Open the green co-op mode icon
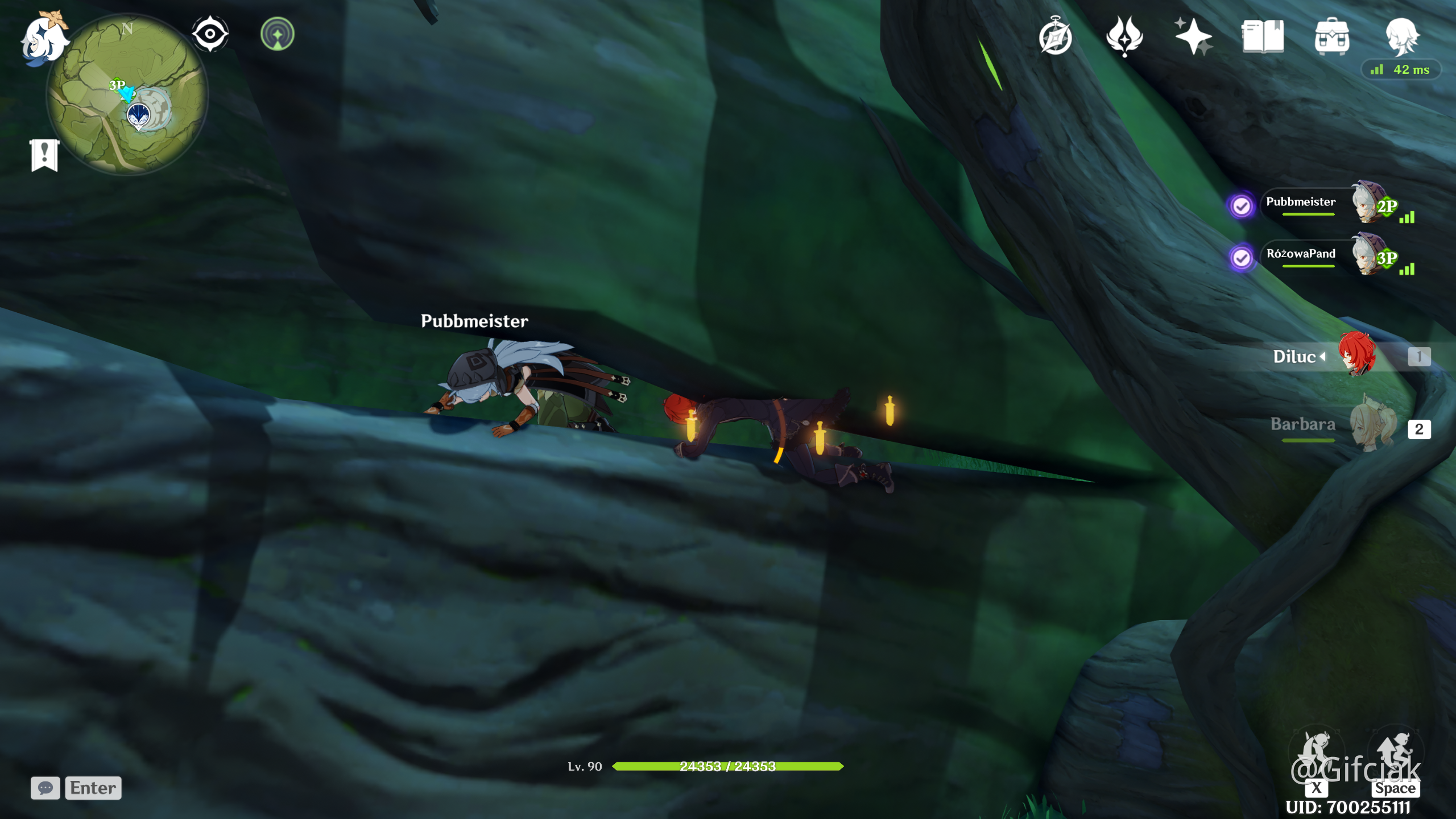The height and width of the screenshot is (819, 1456). pos(278,34)
